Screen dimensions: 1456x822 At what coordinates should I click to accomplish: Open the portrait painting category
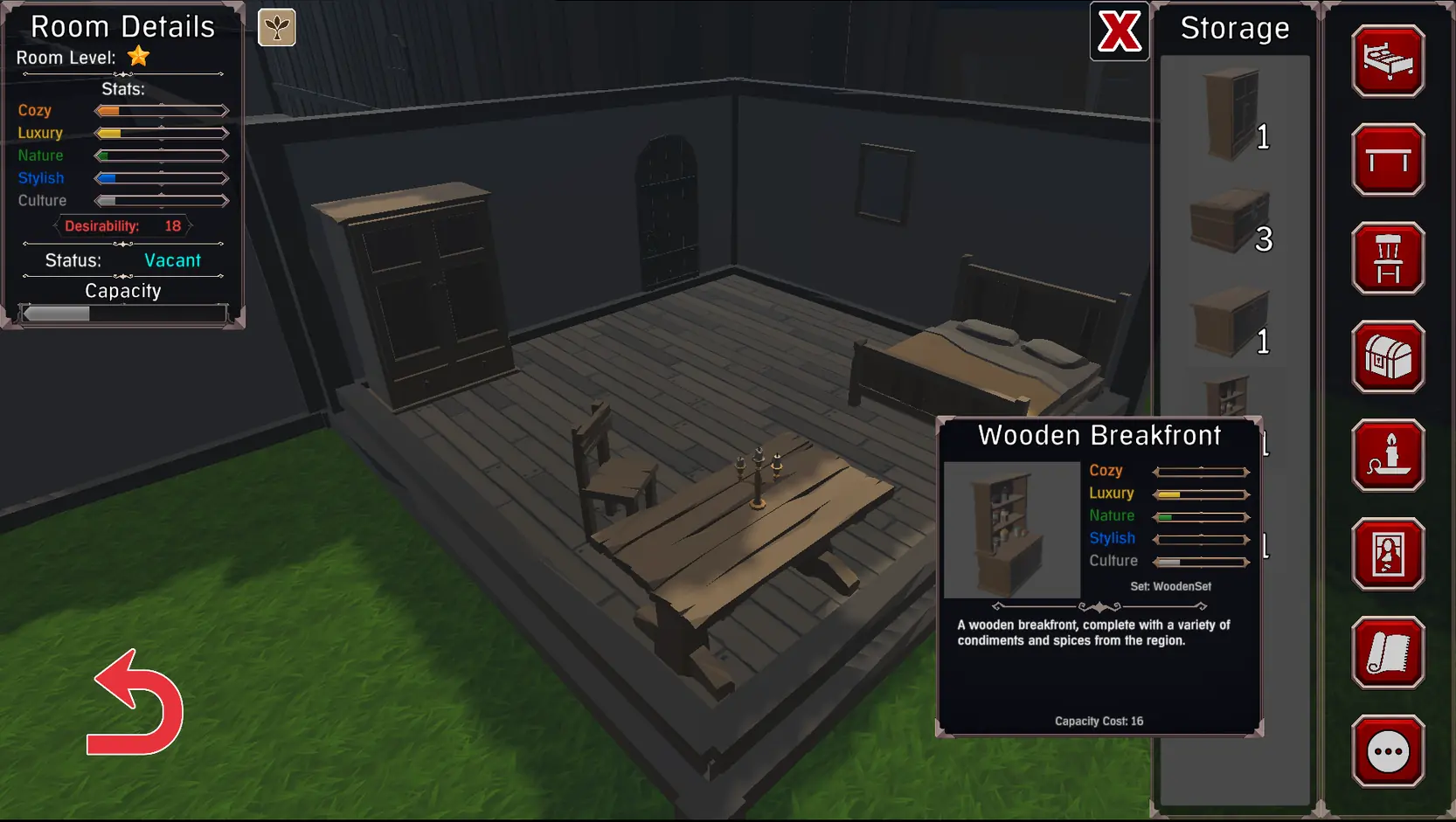(x=1388, y=555)
